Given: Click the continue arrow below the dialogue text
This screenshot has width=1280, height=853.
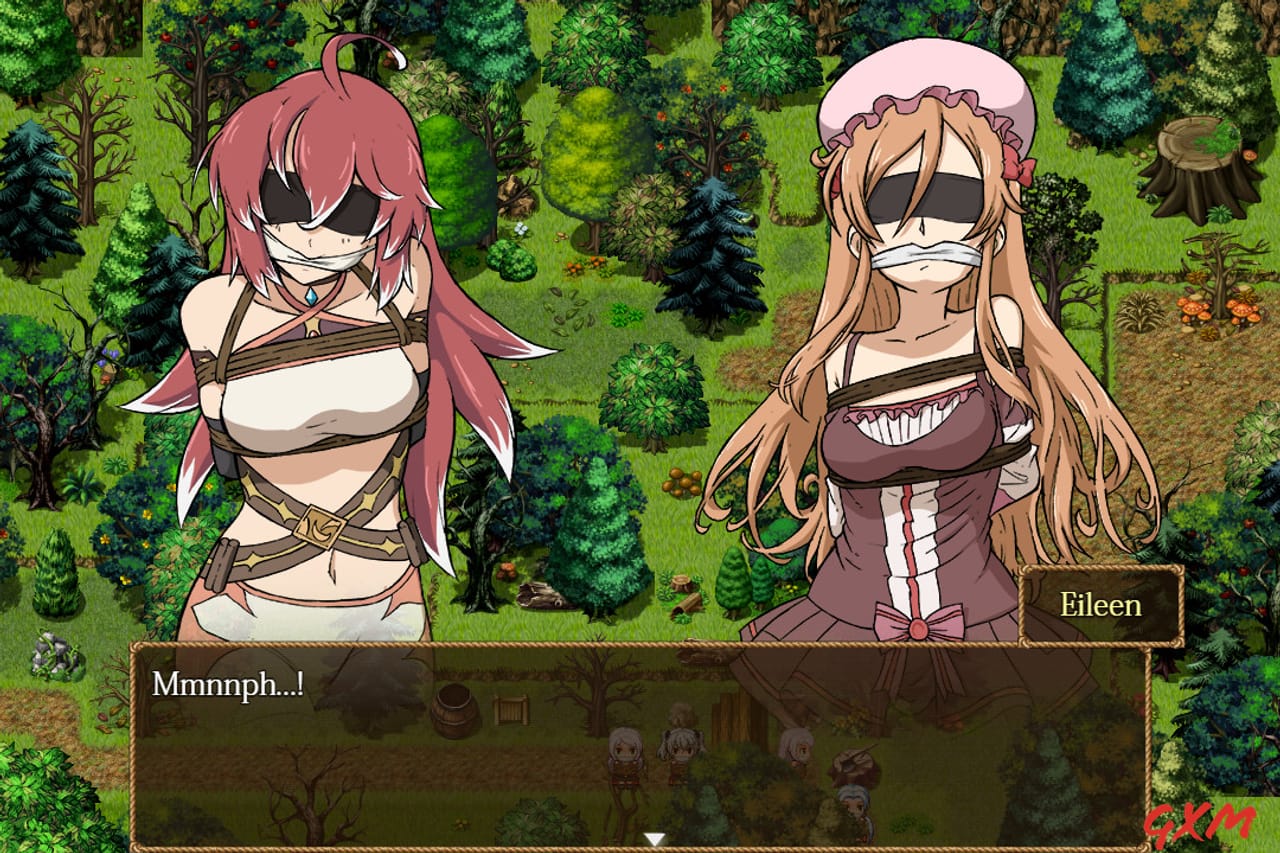Looking at the screenshot, I should click(x=655, y=838).
